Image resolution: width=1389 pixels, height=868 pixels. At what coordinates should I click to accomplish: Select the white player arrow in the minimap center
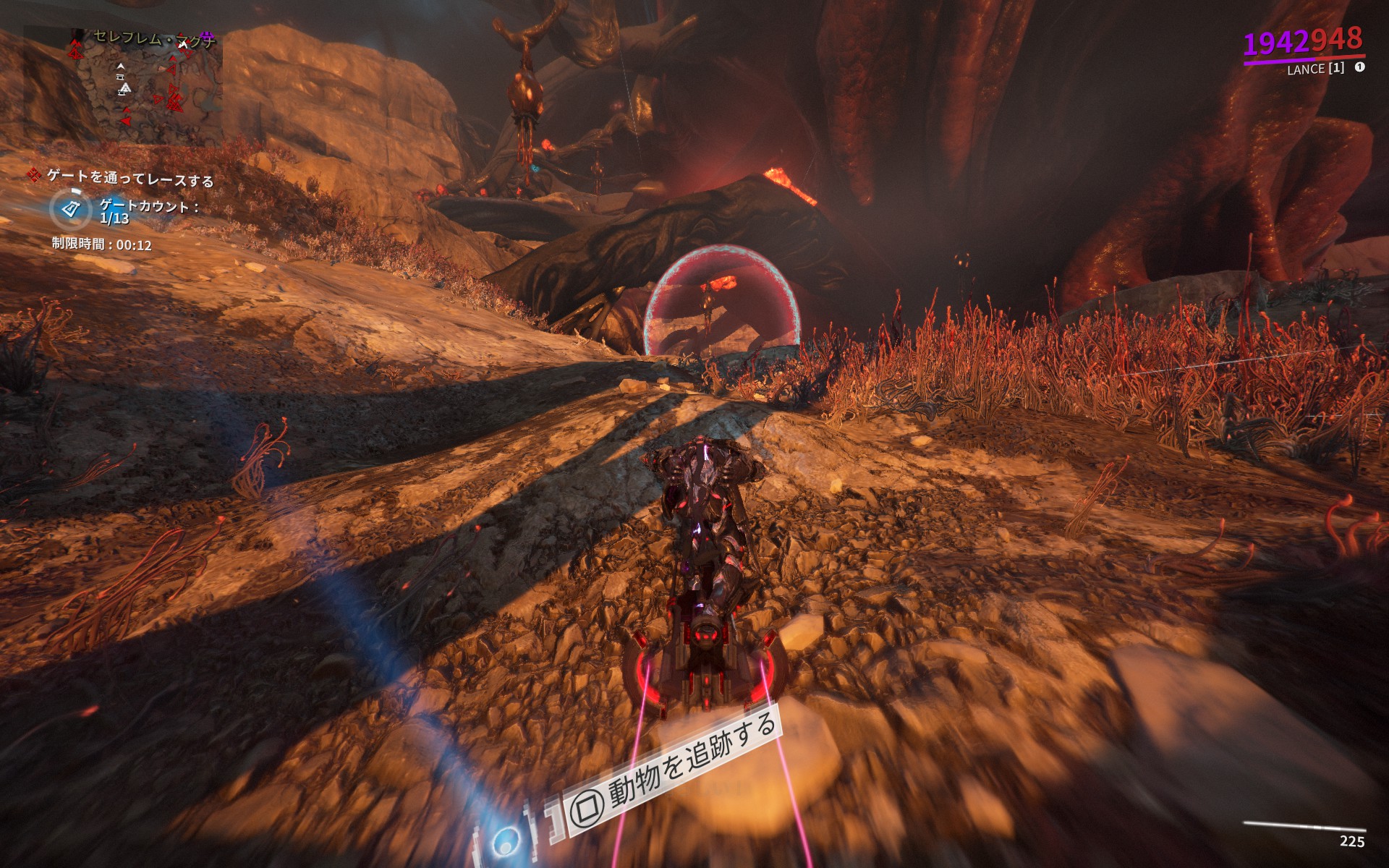121,67
